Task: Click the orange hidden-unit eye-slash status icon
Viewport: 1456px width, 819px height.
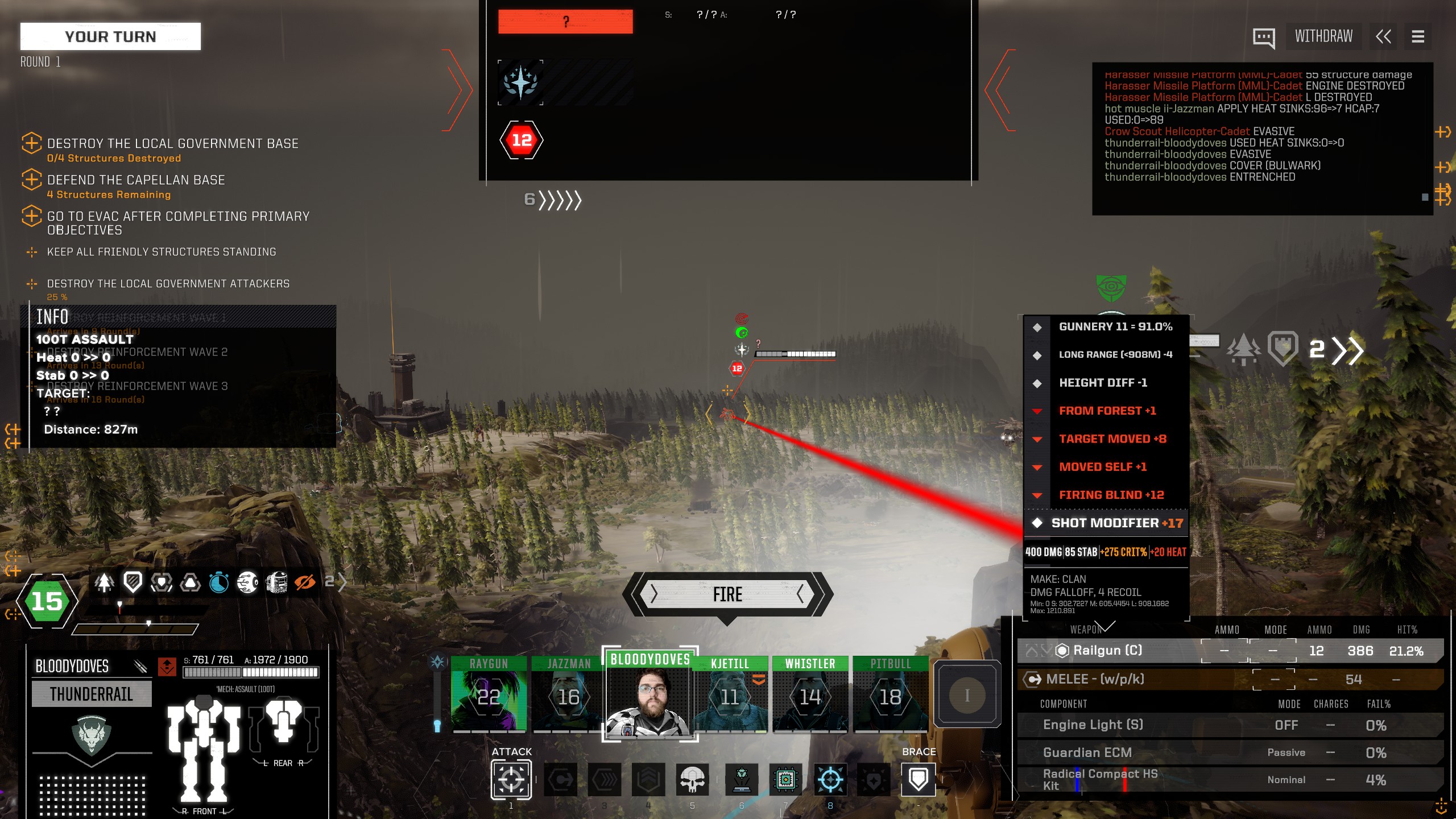Action: pyautogui.click(x=304, y=582)
